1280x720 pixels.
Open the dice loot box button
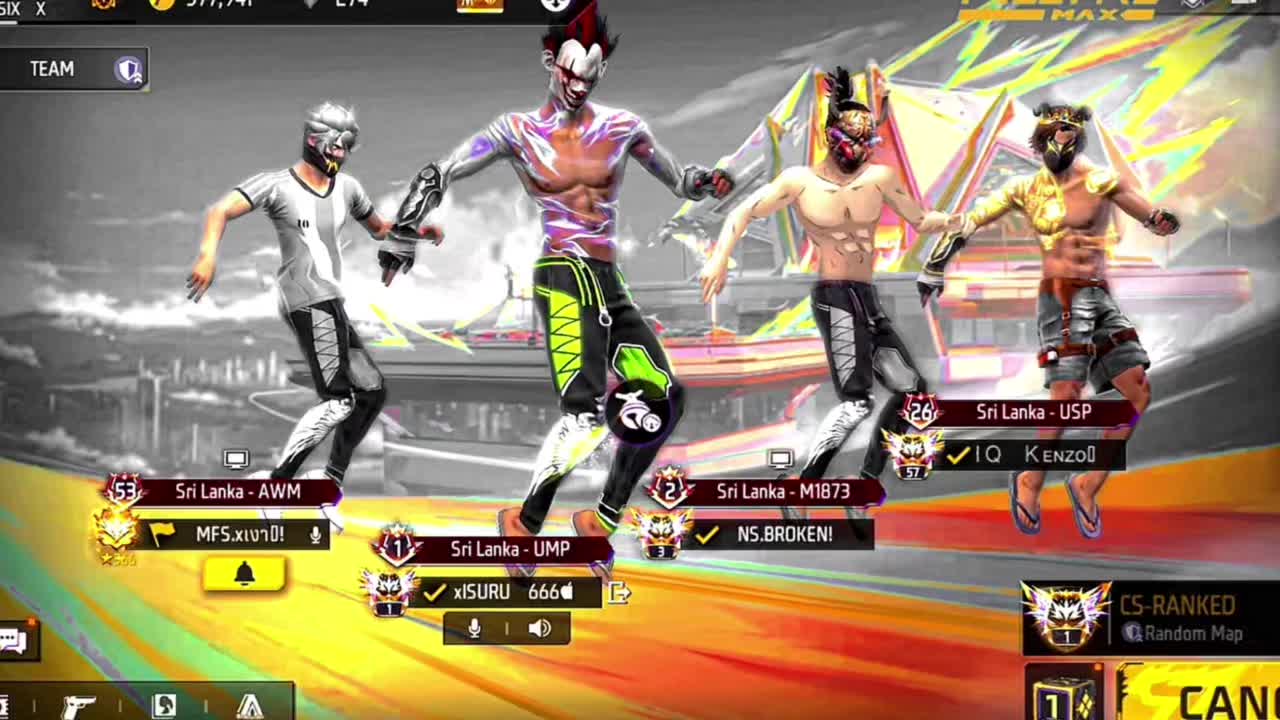point(1064,696)
